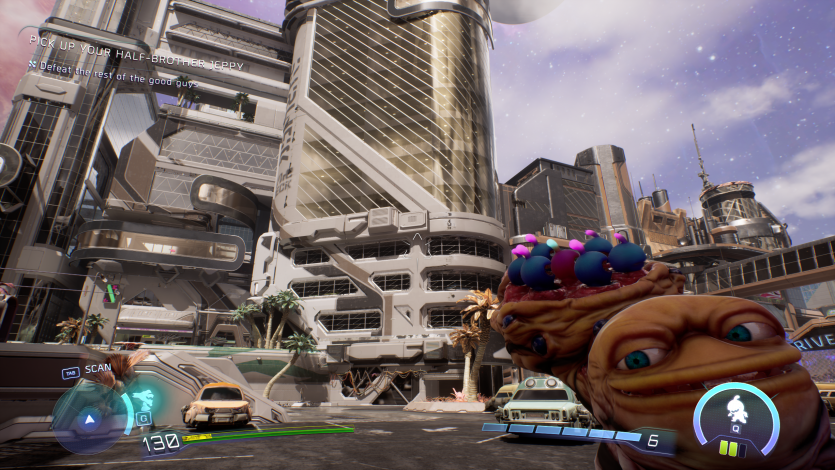Click the "Pick Up Your Half-Brother Jeppy" quest title

pos(130,40)
